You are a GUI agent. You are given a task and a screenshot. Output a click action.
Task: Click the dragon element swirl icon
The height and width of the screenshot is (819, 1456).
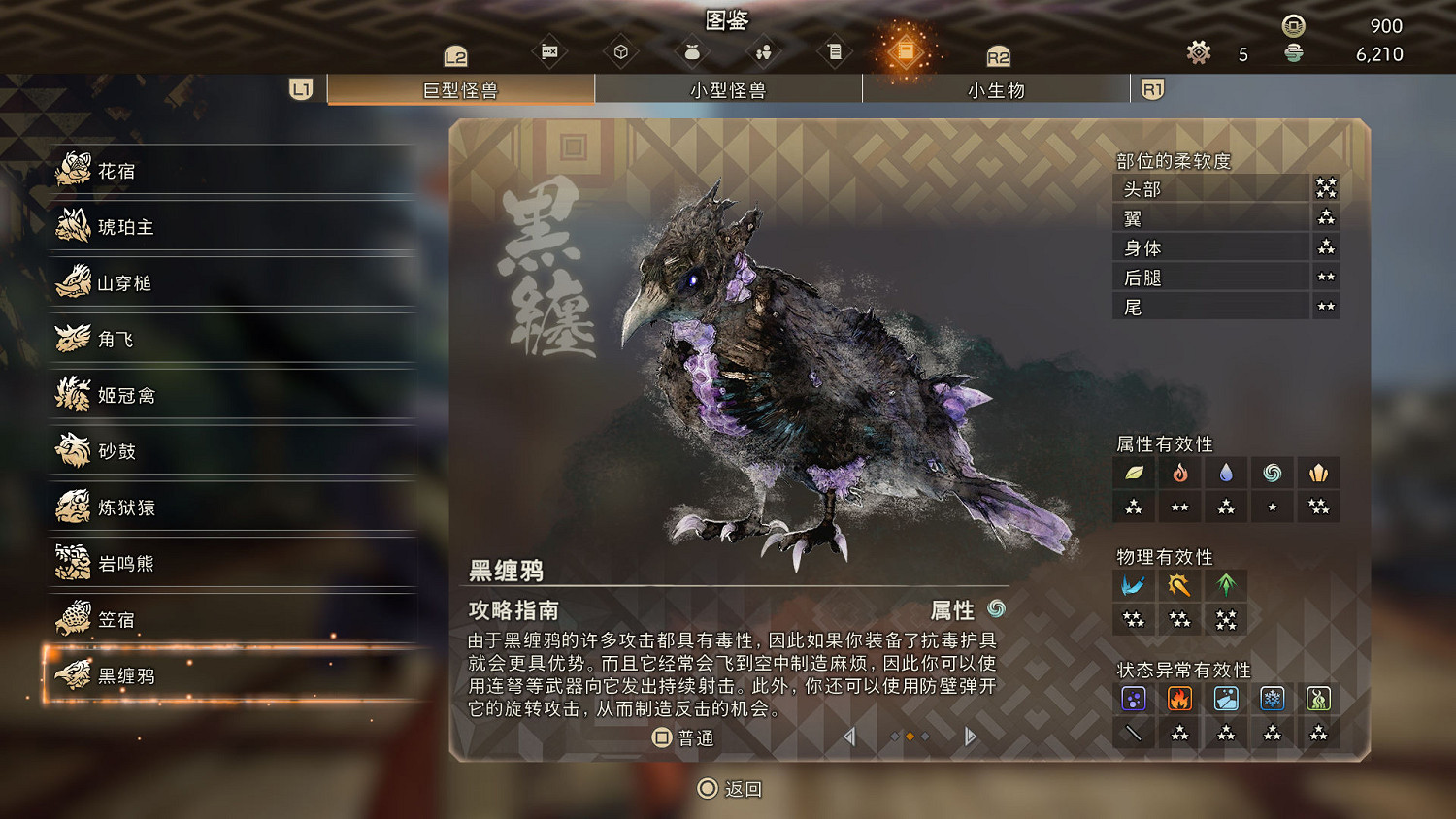1272,473
